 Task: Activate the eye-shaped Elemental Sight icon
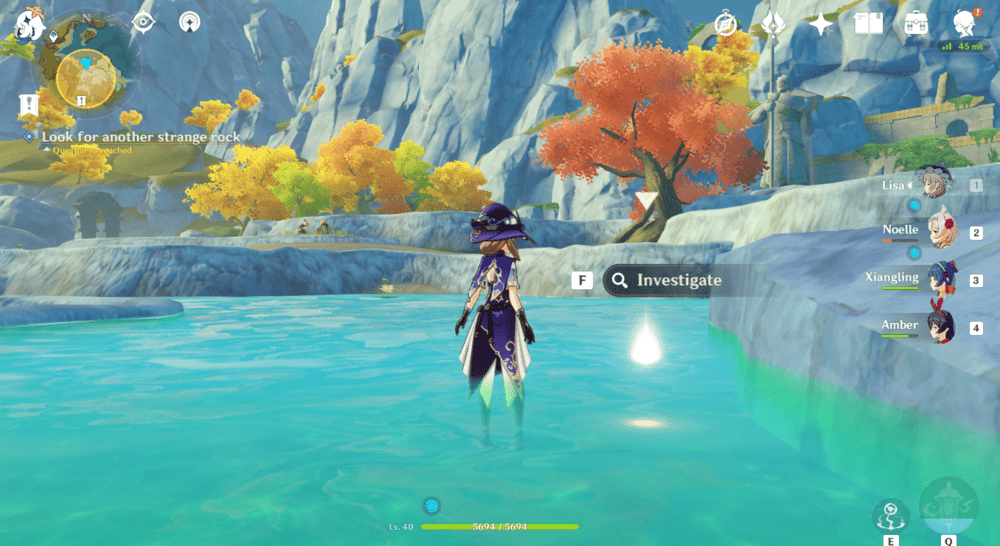coord(144,22)
